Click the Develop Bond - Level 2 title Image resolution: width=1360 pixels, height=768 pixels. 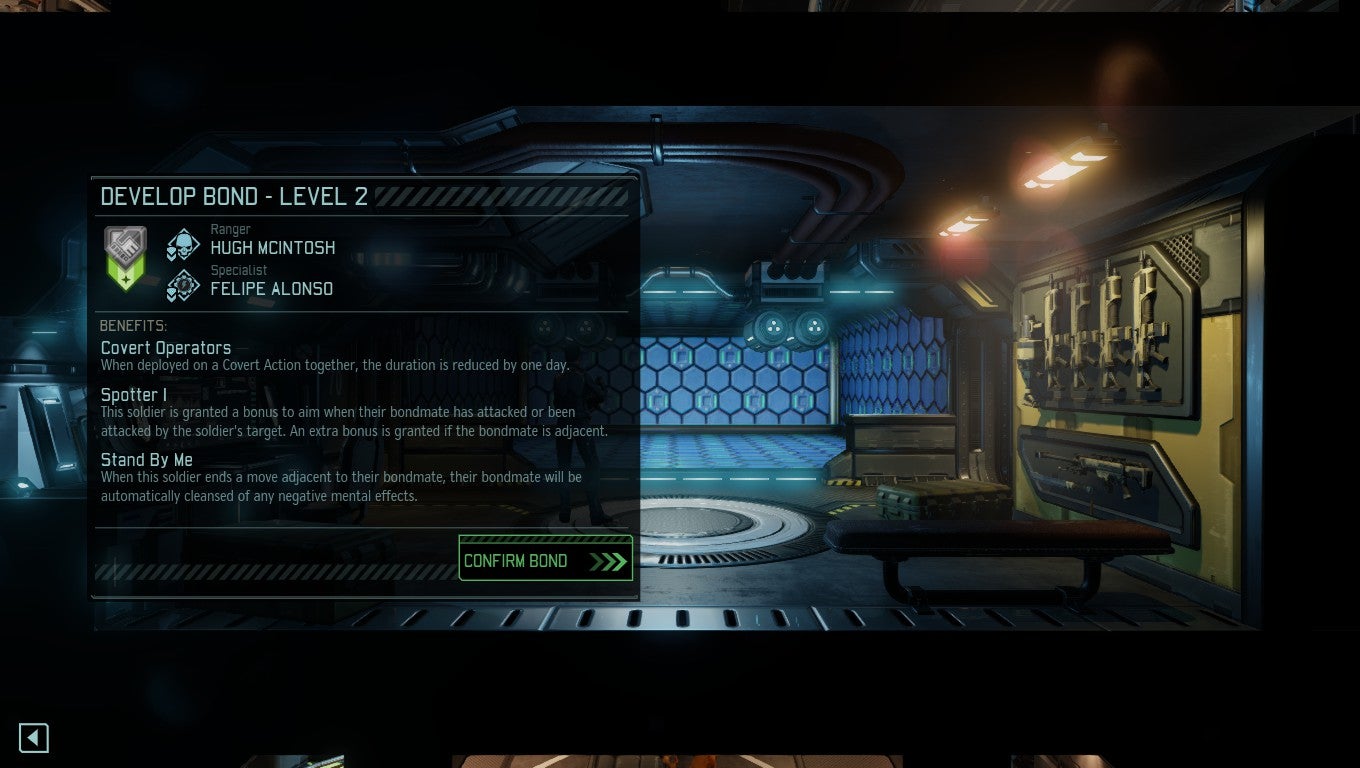click(x=236, y=196)
